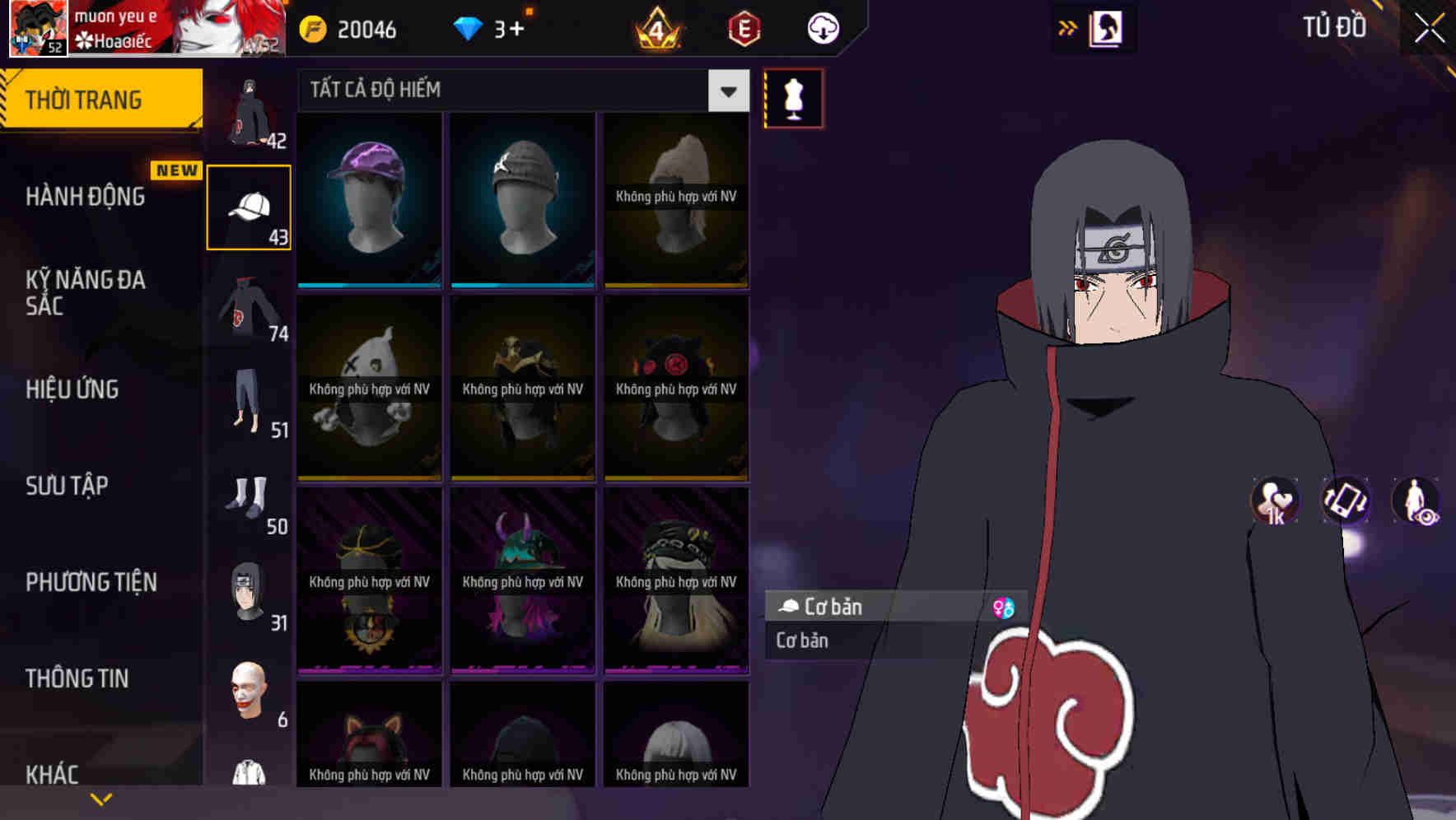Open the Sưu Tập menu item

(68, 487)
